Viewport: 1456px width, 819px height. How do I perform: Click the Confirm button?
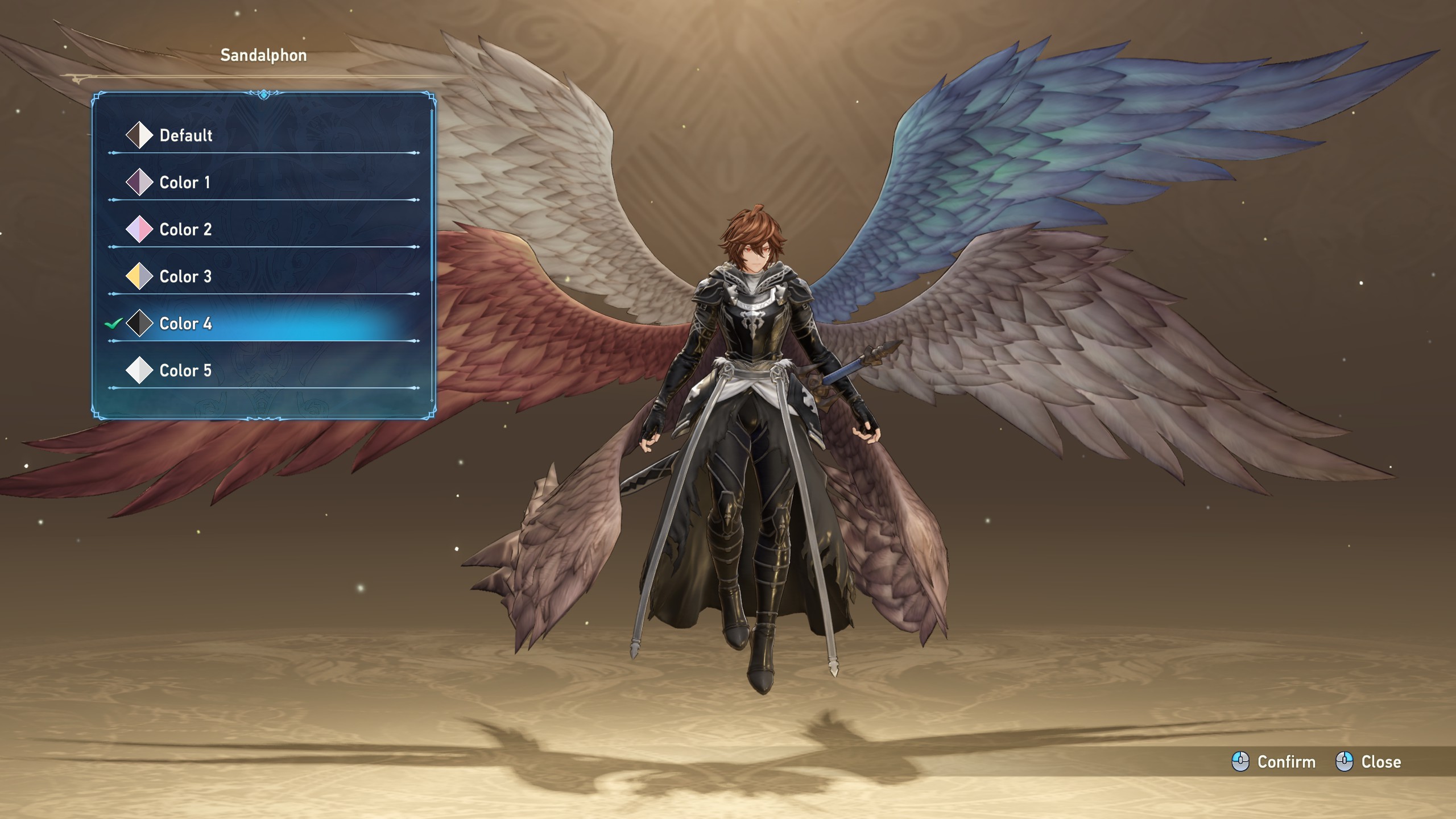click(1274, 762)
